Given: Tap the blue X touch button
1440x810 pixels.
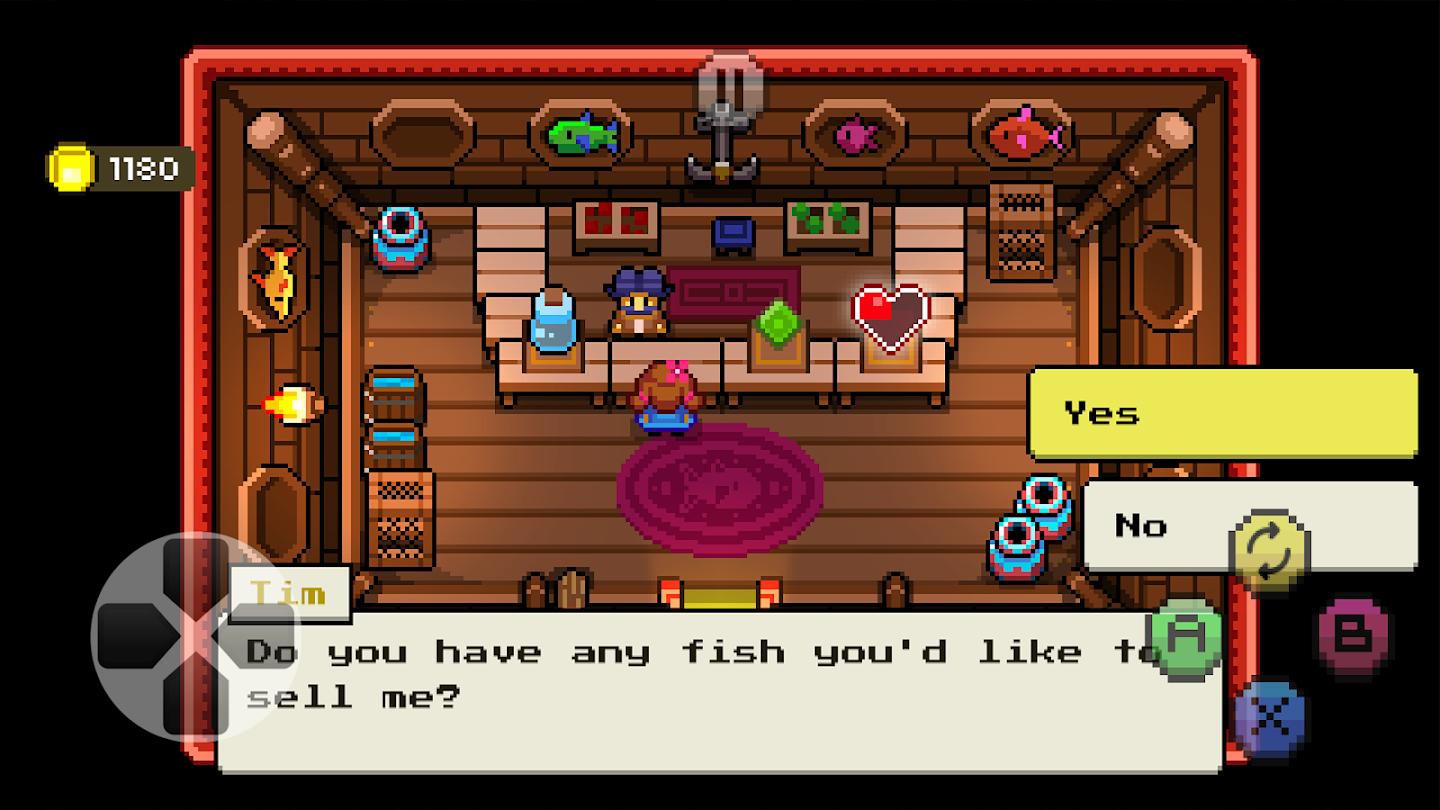Looking at the screenshot, I should tap(1269, 719).
